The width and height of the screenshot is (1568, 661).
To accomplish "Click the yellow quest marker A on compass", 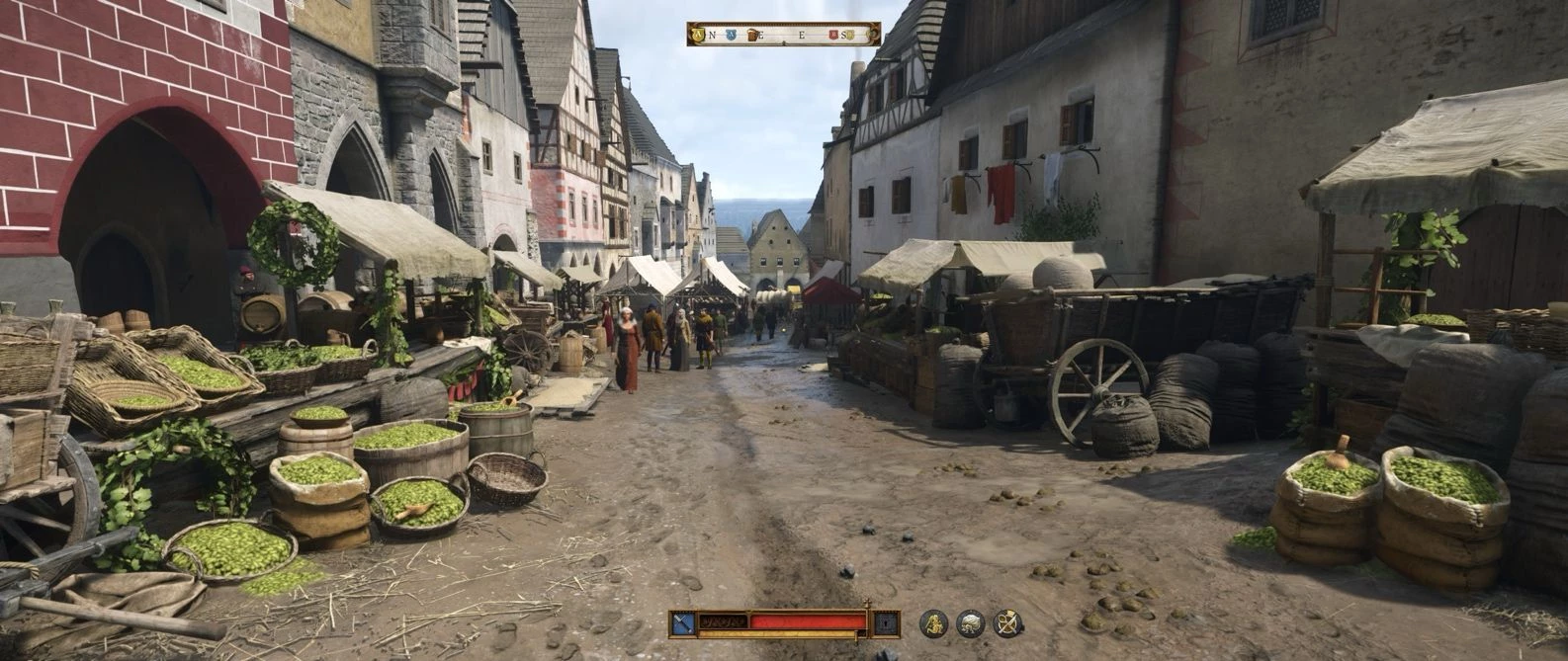I will (699, 35).
